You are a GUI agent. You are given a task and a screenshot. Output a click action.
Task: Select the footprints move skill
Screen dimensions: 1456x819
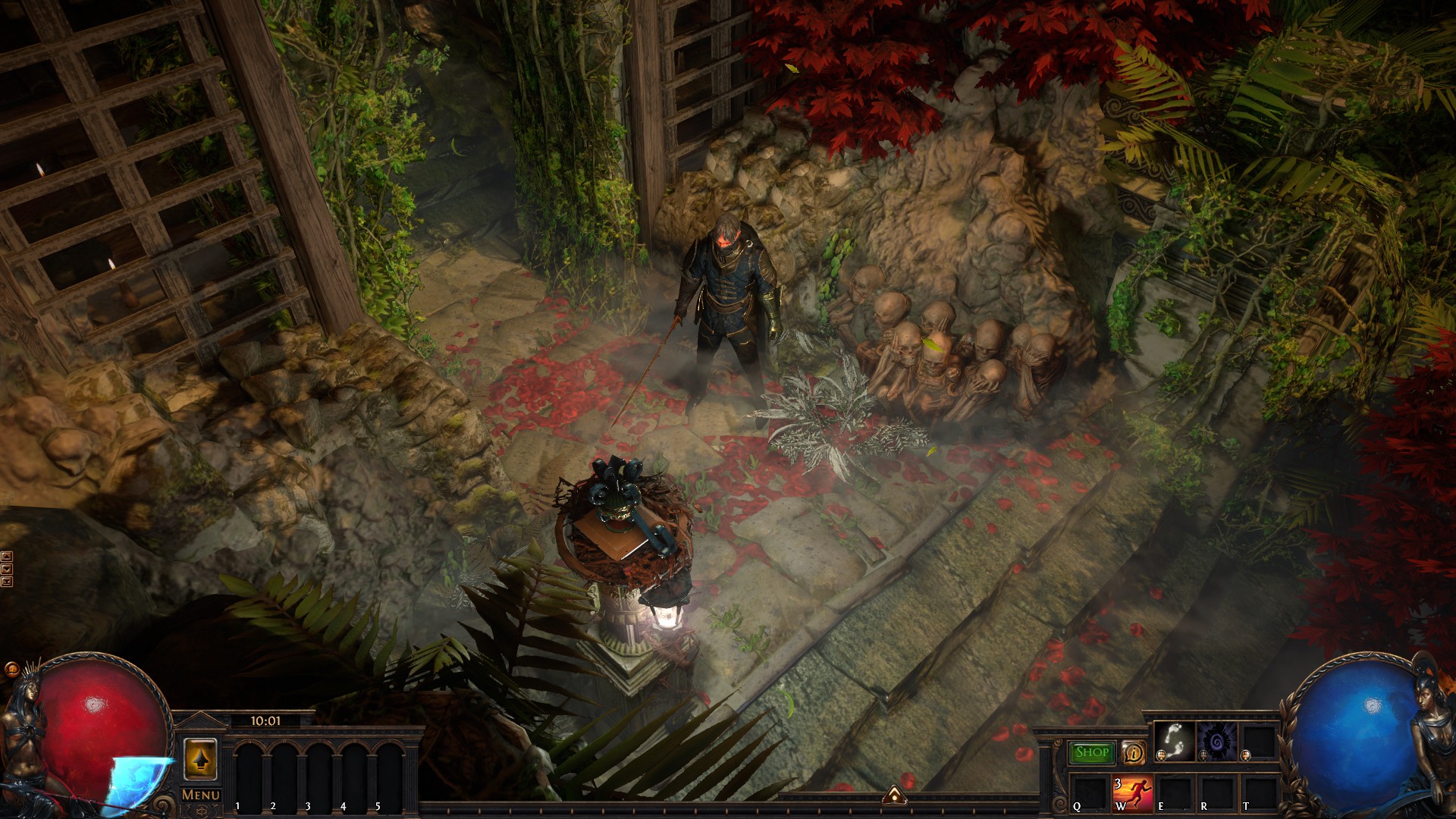[x=1174, y=741]
